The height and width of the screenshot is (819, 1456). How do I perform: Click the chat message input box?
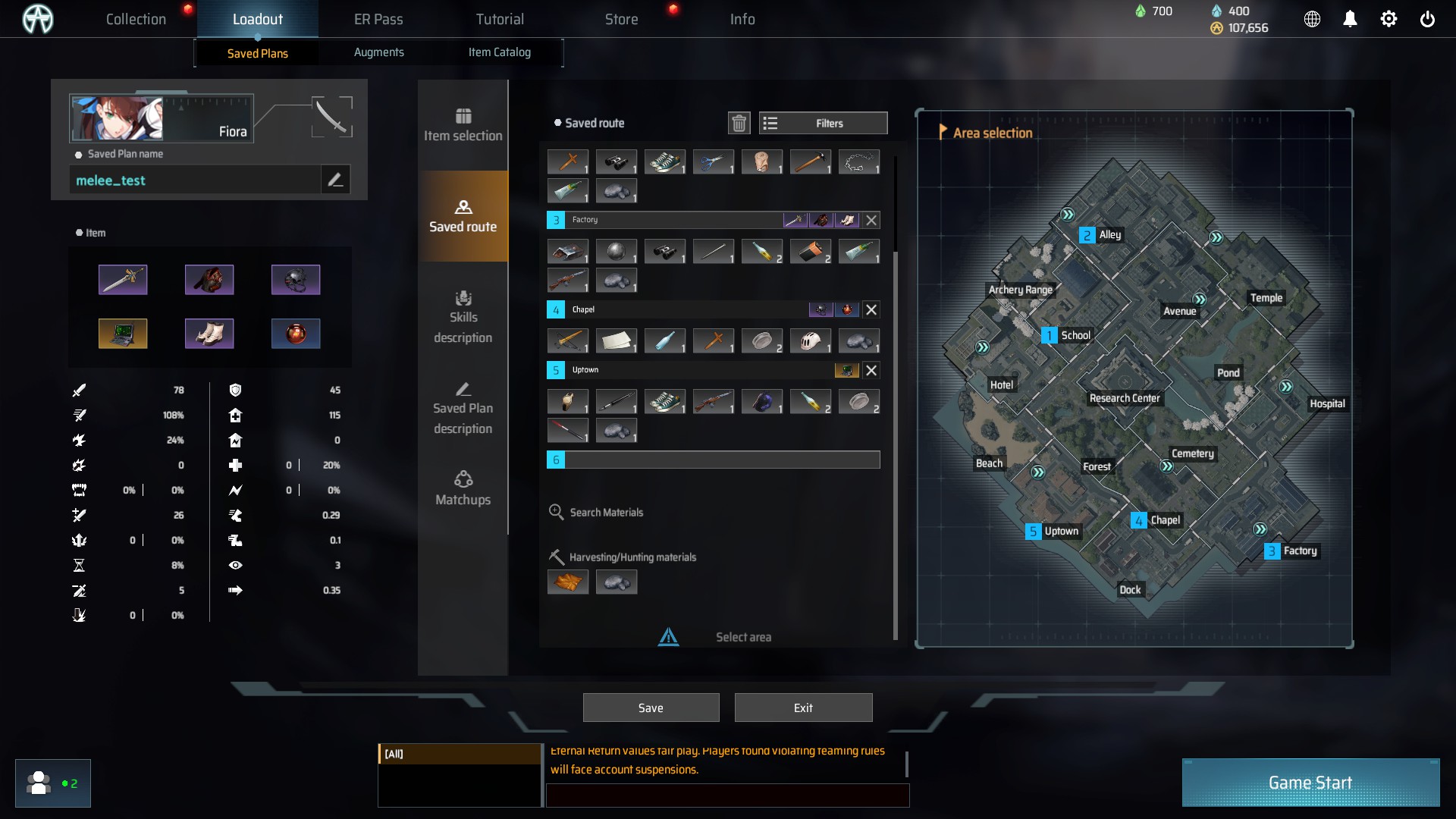coord(726,795)
